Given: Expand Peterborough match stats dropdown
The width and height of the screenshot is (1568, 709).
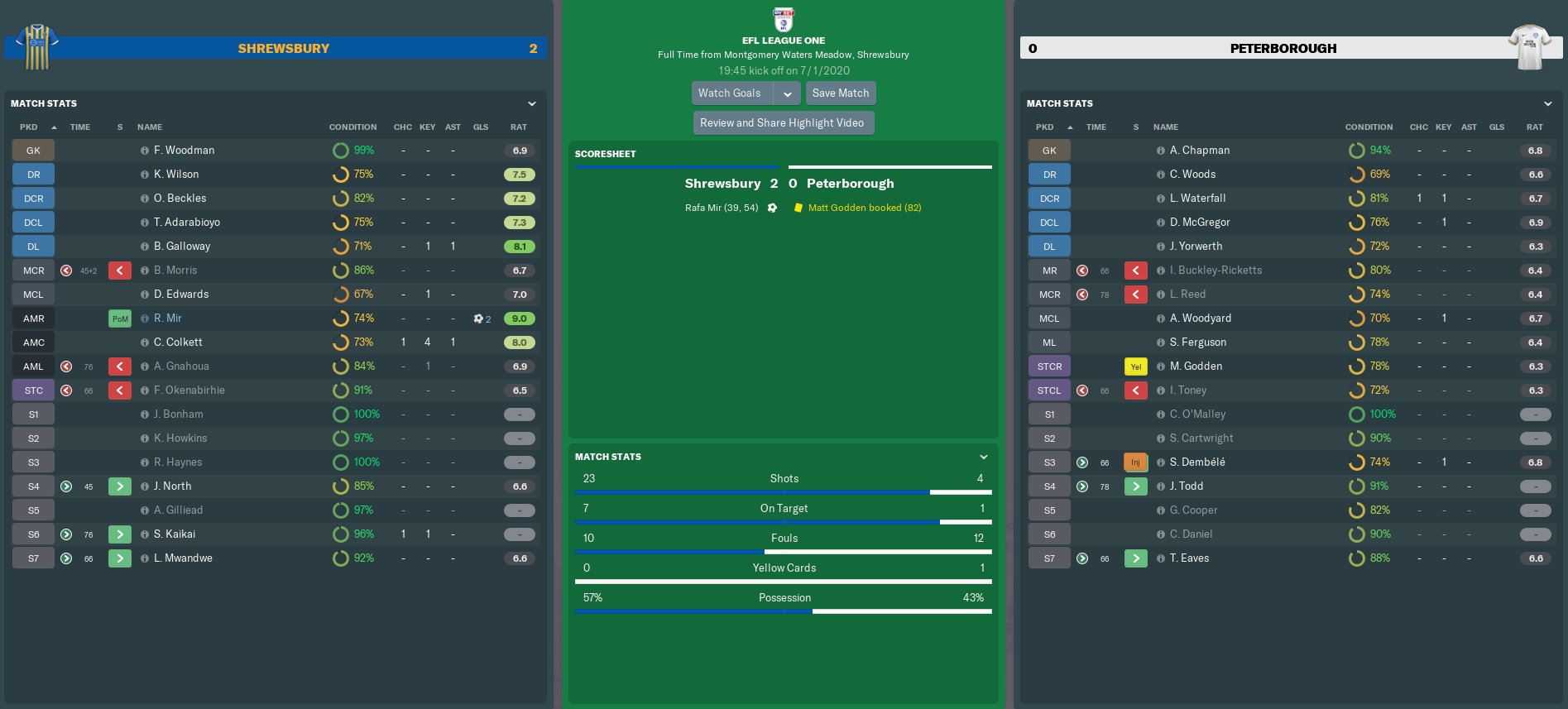Looking at the screenshot, I should [1548, 103].
